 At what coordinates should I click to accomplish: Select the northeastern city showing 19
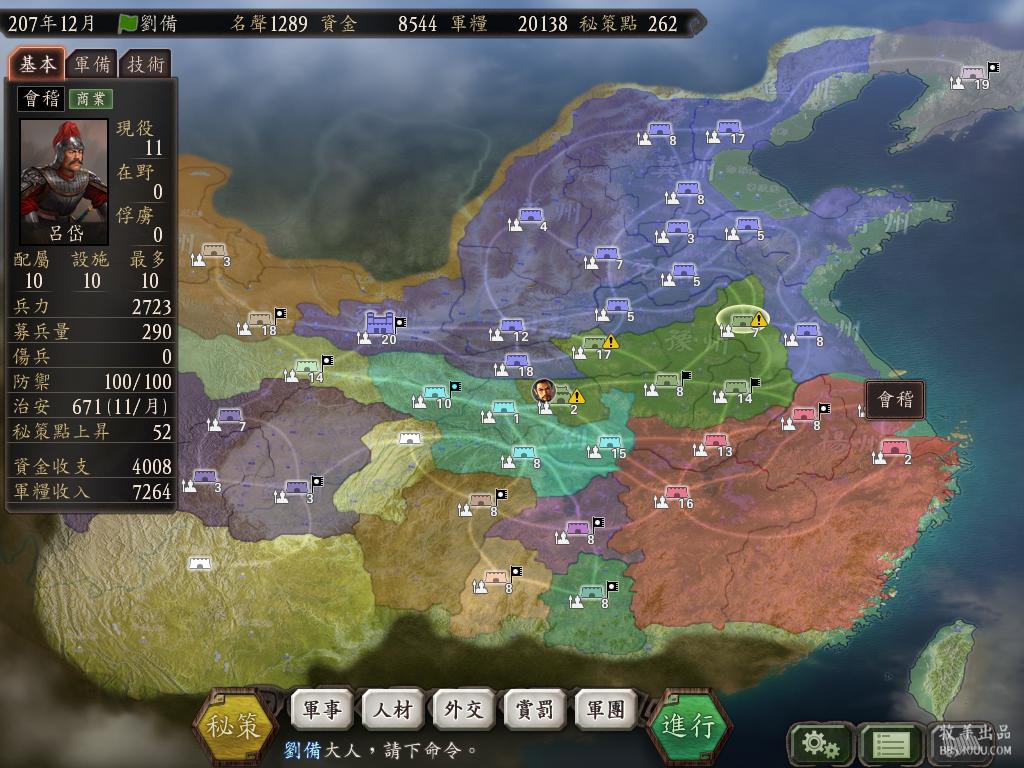[972, 73]
